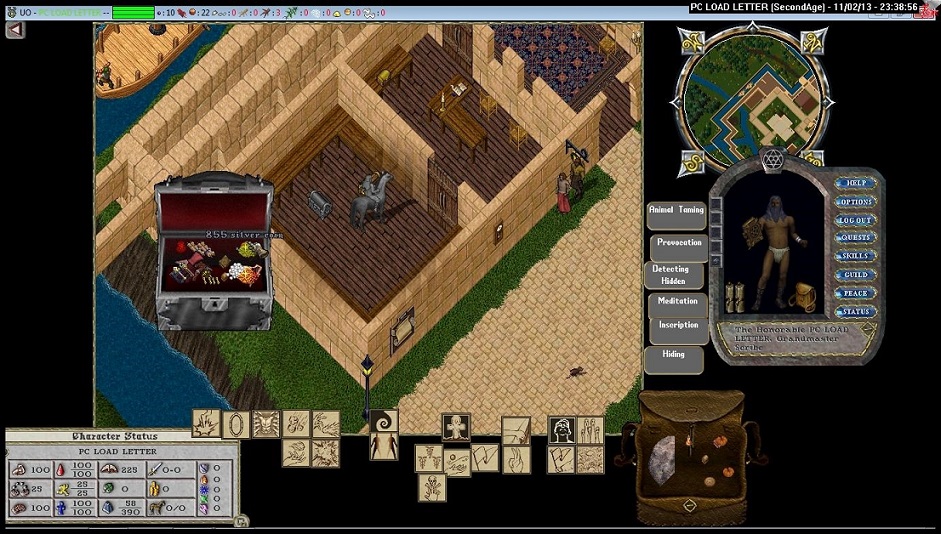Open the Options menu
This screenshot has width=941, height=534.
click(856, 201)
